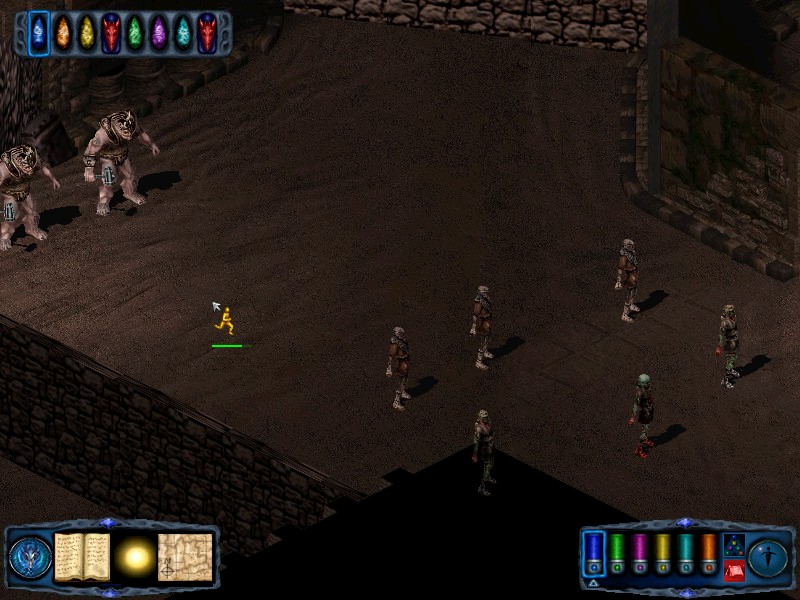
Task: Select the blue crystal in the top bar
Action: [38, 33]
